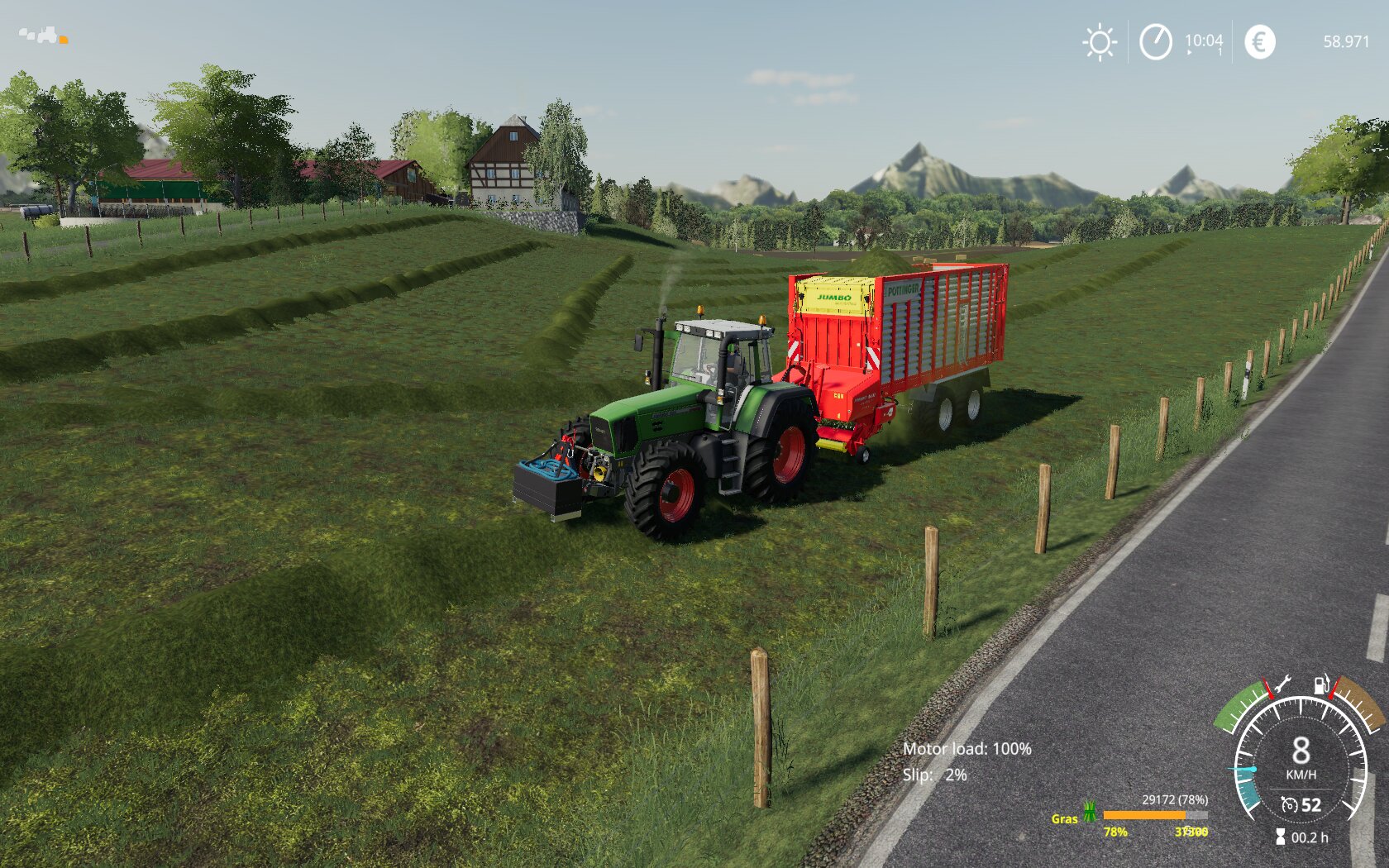Click the vehicle schema icon
The width and height of the screenshot is (1389, 868).
tap(43, 36)
